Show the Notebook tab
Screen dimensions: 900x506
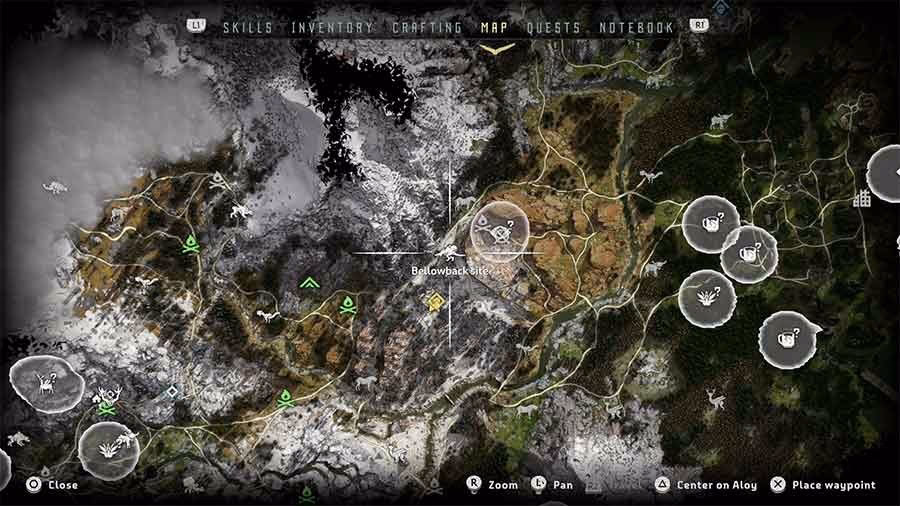pyautogui.click(x=636, y=28)
